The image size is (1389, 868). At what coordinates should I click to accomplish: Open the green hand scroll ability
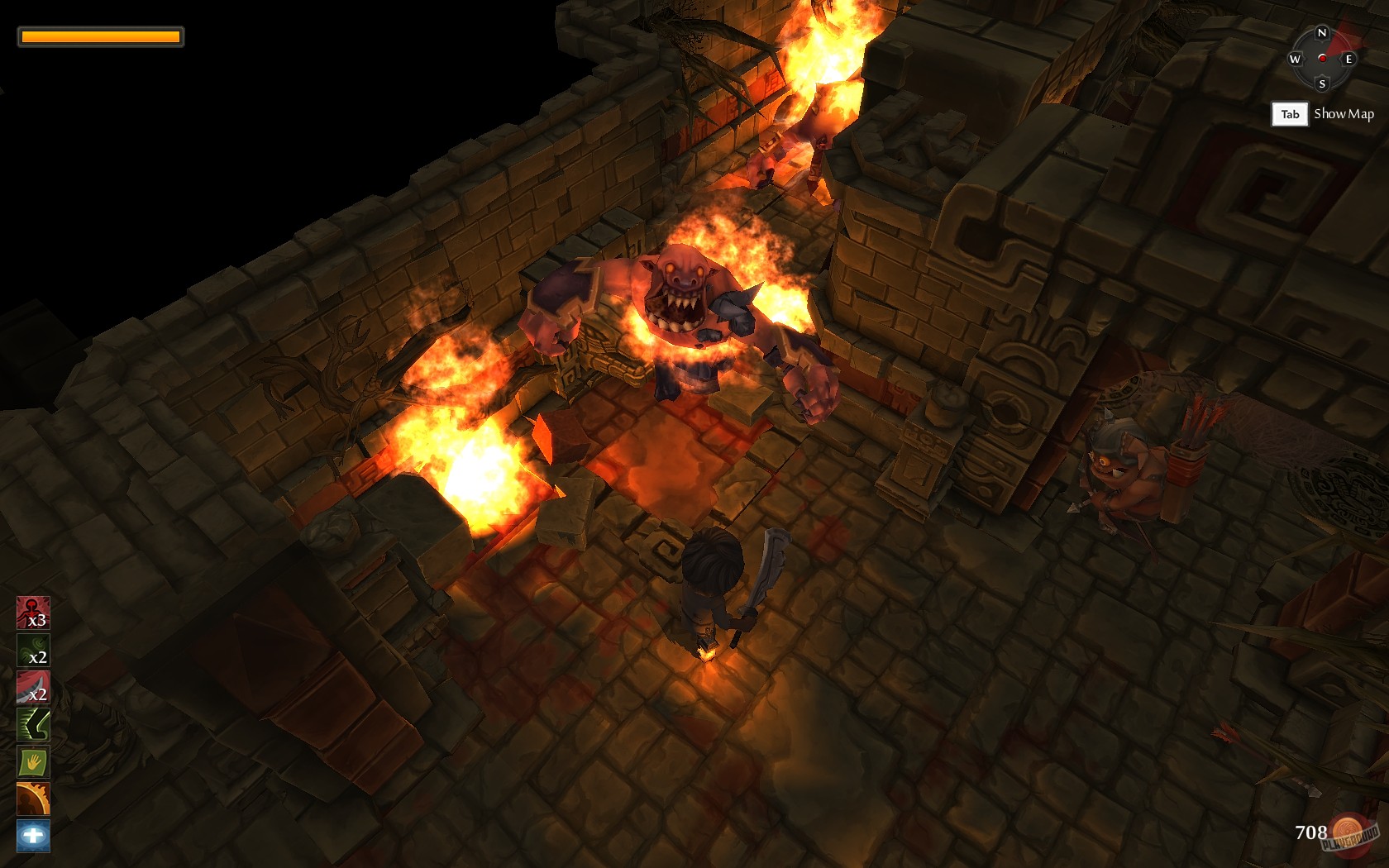click(31, 762)
